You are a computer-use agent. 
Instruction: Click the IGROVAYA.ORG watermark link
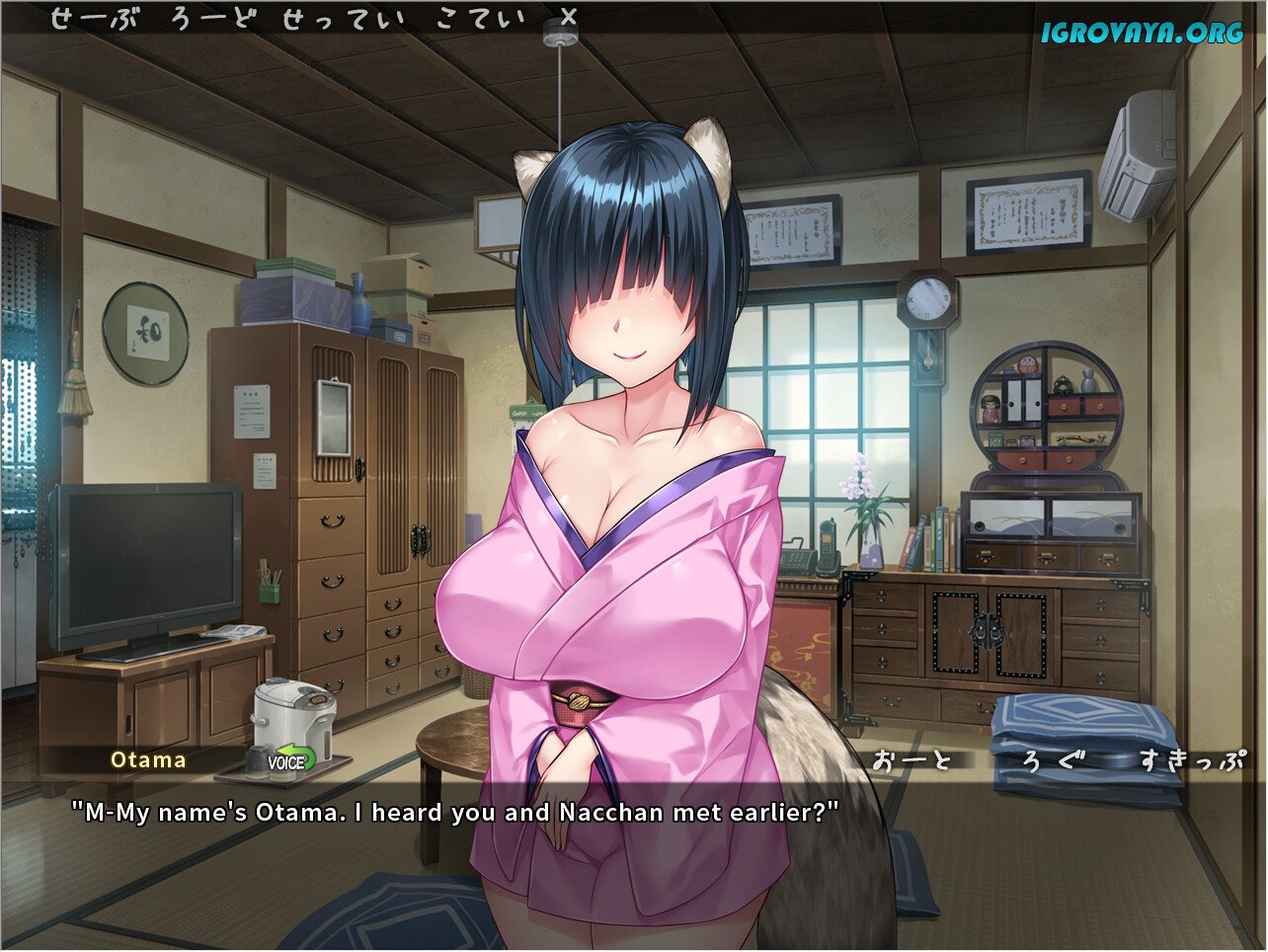[x=1142, y=33]
